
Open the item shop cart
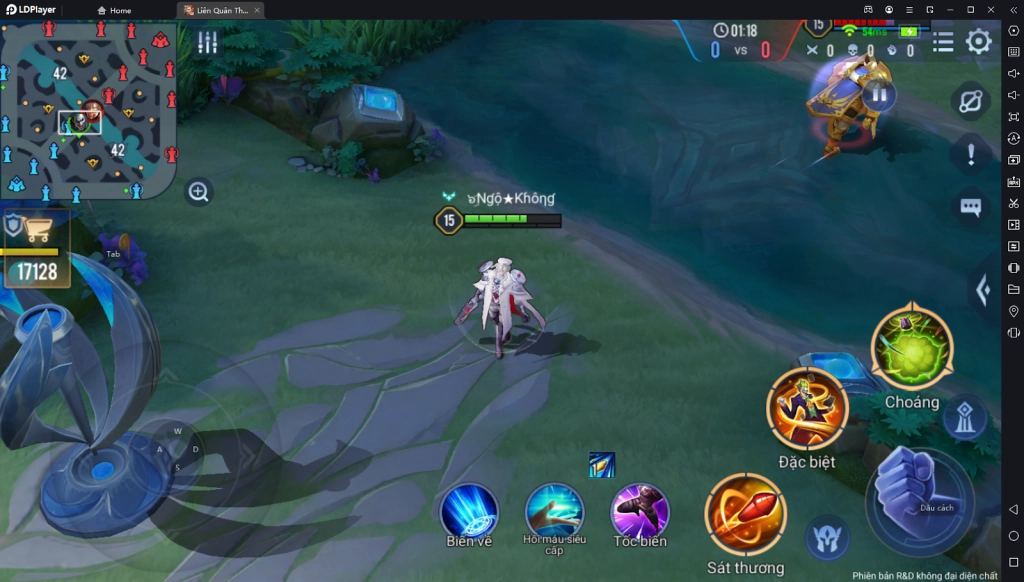pyautogui.click(x=39, y=230)
